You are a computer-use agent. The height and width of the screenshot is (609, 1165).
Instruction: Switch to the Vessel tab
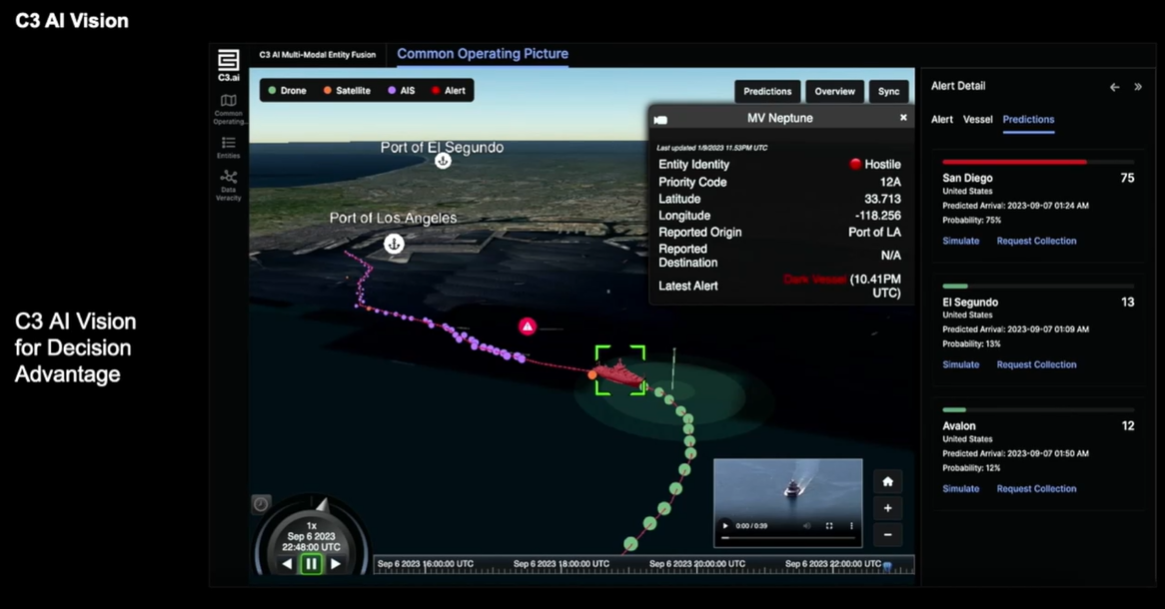click(x=977, y=120)
